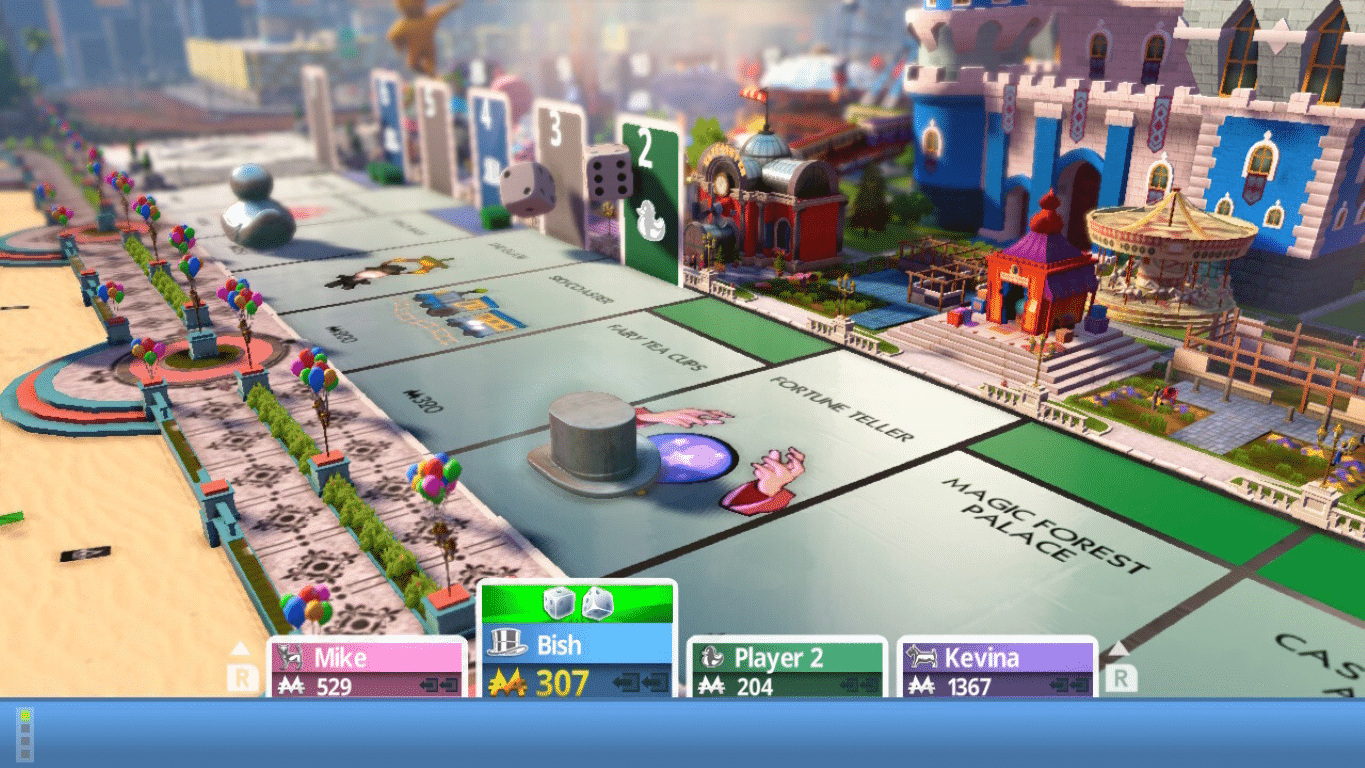Click the dice icon above Bish
The image size is (1365, 768).
click(x=578, y=602)
